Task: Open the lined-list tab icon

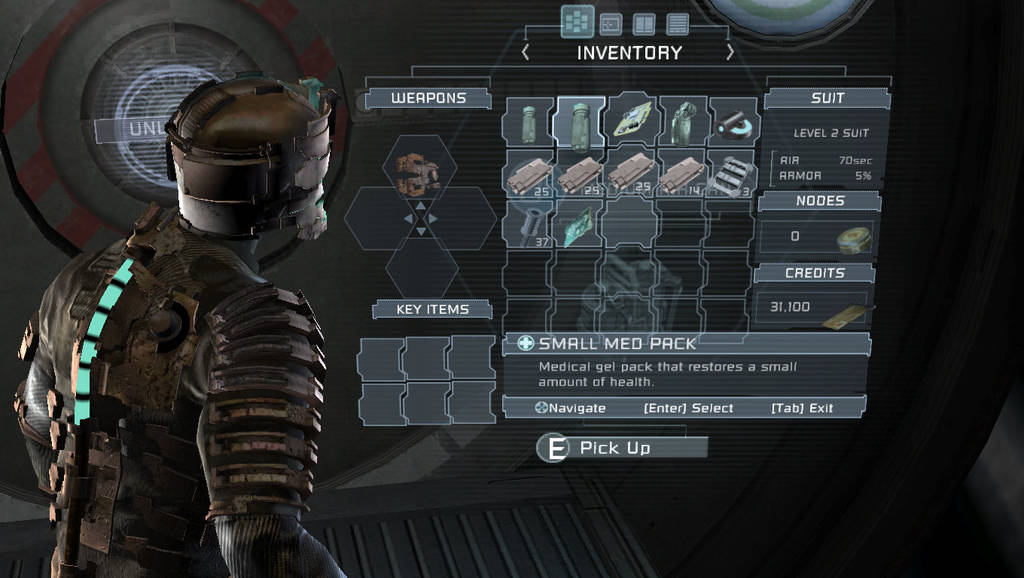Action: pyautogui.click(x=678, y=23)
